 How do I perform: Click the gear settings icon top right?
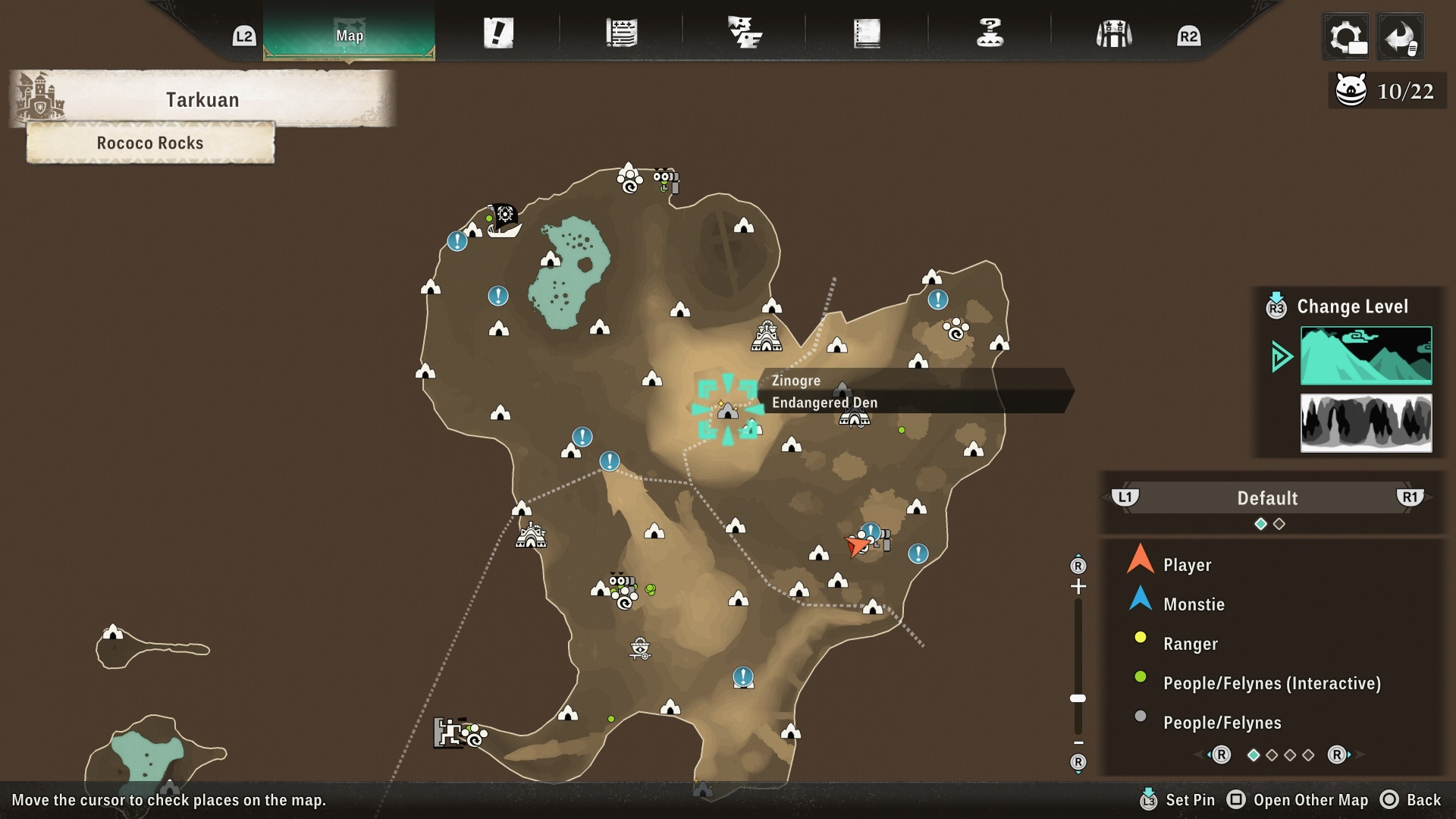(x=1346, y=36)
